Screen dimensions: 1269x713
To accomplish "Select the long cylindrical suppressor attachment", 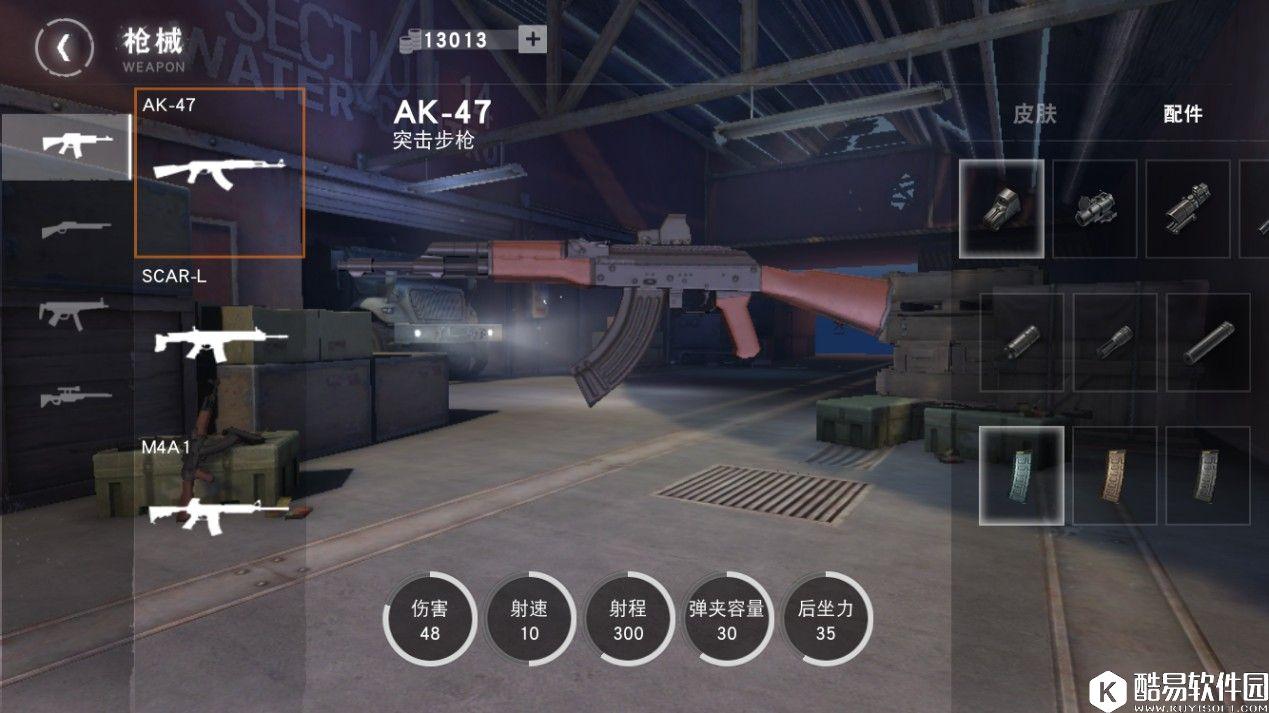I will (1208, 342).
